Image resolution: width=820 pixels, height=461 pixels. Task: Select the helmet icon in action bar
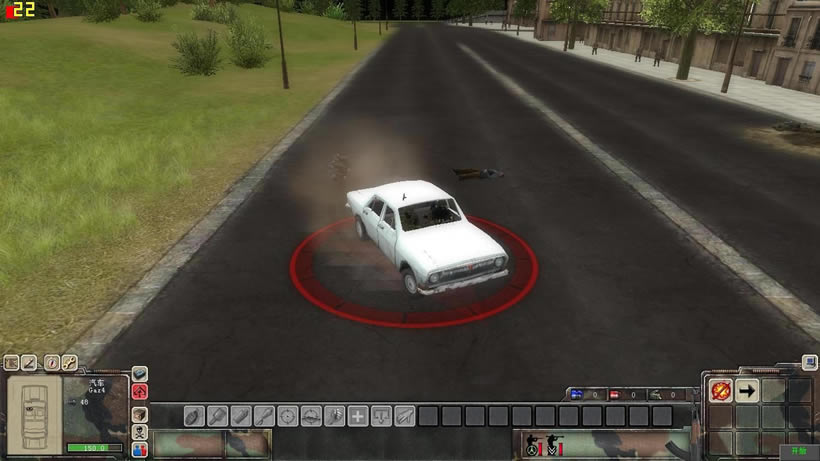tap(311, 415)
